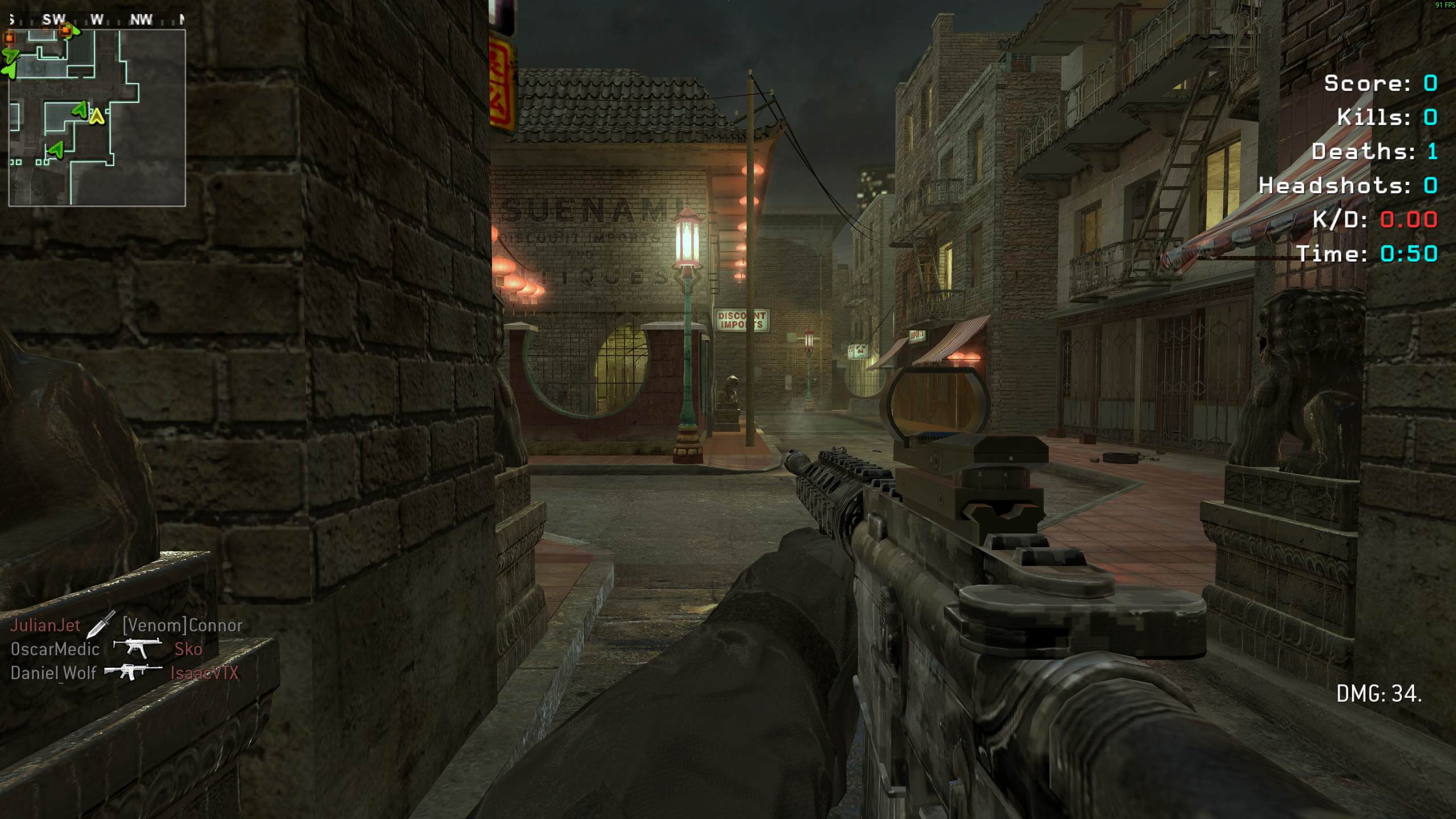This screenshot has width=1456, height=819.
Task: Select Daniel_Wolf in the kill feed
Action: [x=53, y=673]
